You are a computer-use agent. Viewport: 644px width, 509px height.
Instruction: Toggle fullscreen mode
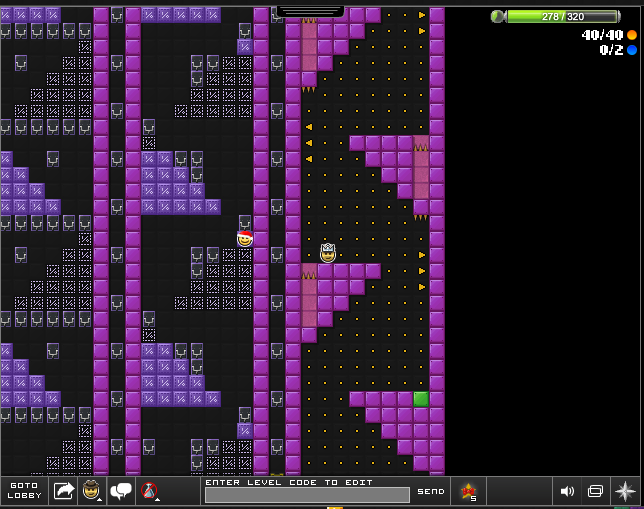(x=595, y=491)
